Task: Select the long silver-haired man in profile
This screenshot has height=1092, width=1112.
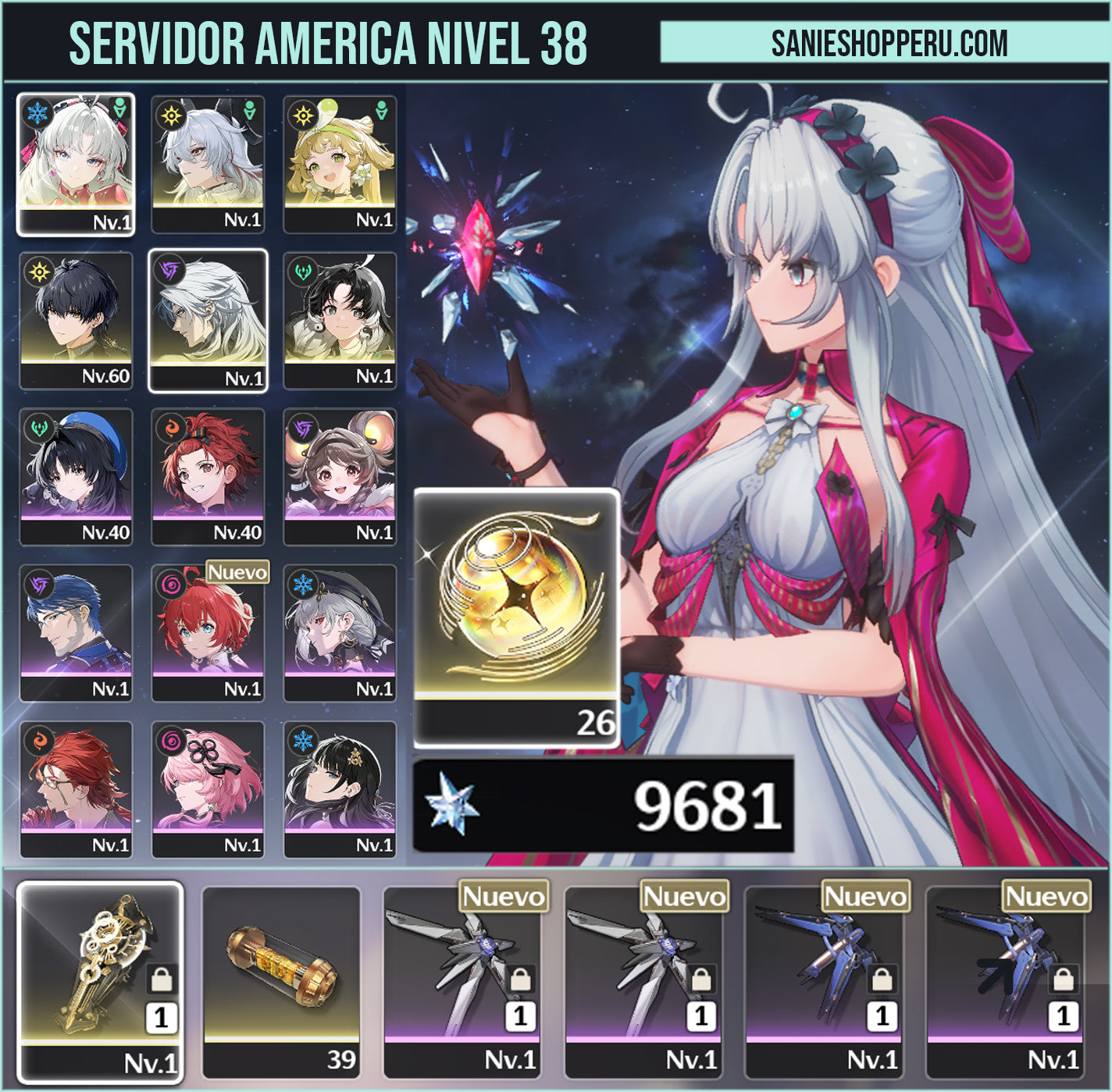Action: (x=208, y=319)
